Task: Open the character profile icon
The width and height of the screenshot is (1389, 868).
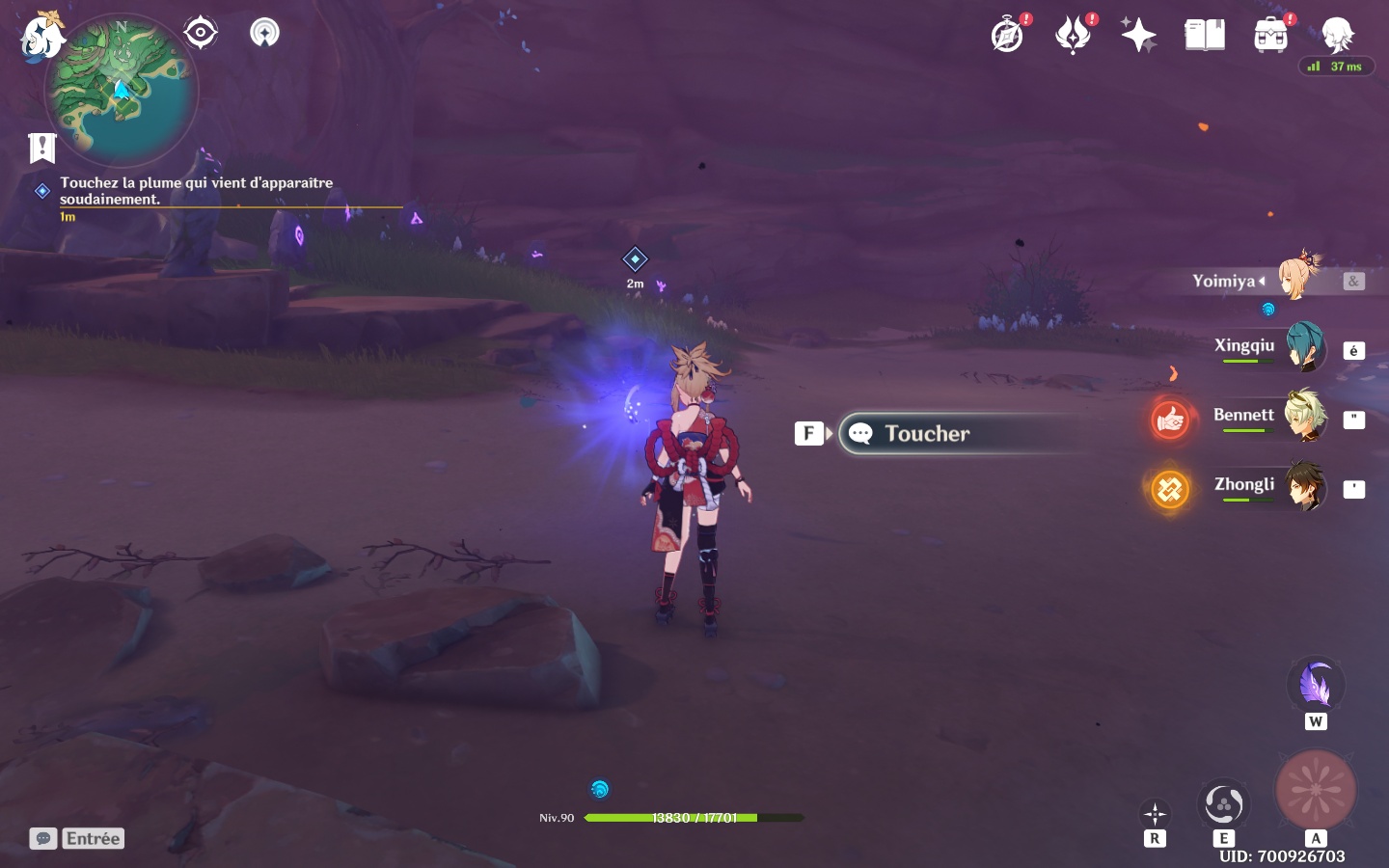Action: [1338, 36]
